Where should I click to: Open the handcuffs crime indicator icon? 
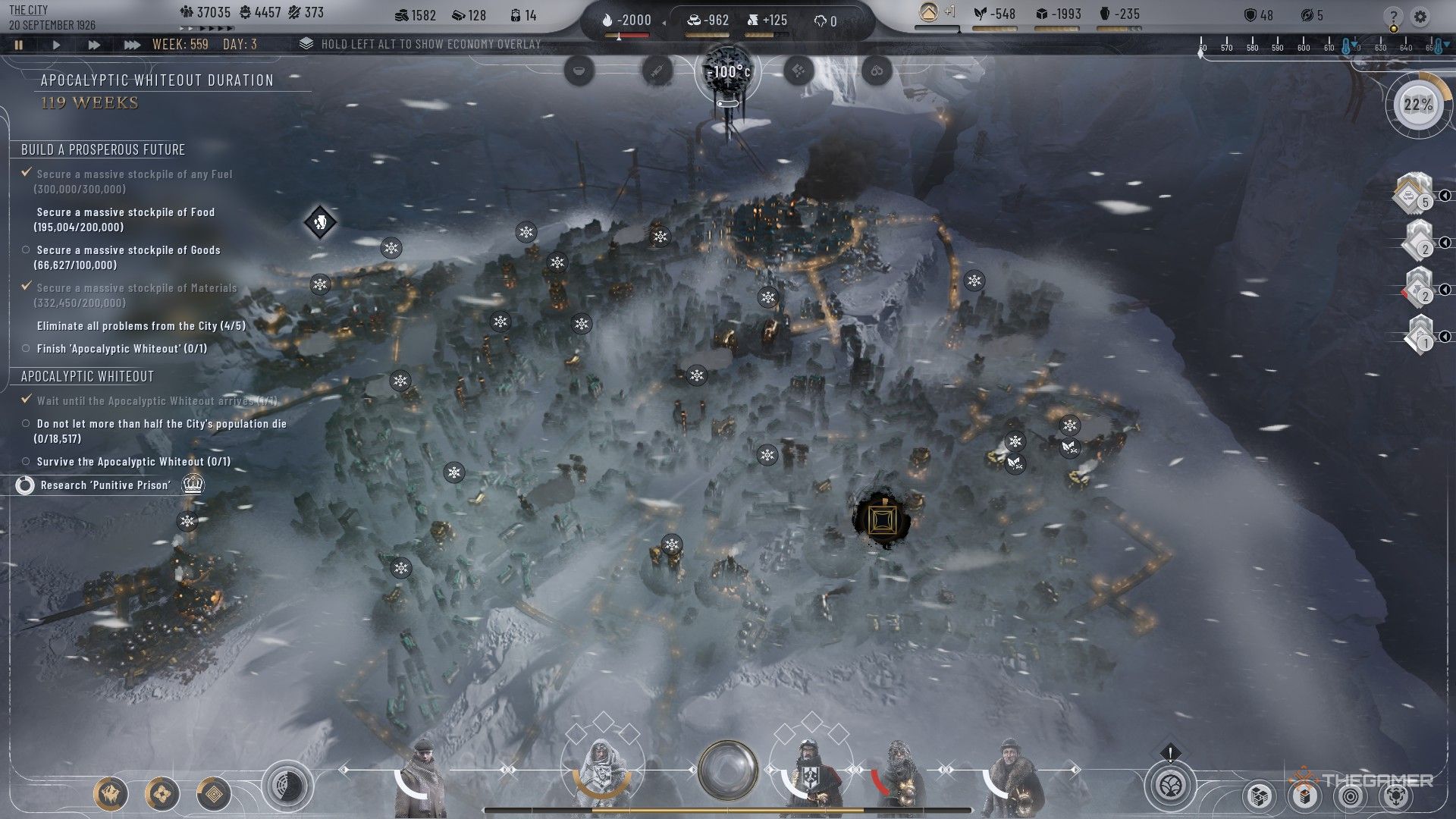click(x=877, y=71)
